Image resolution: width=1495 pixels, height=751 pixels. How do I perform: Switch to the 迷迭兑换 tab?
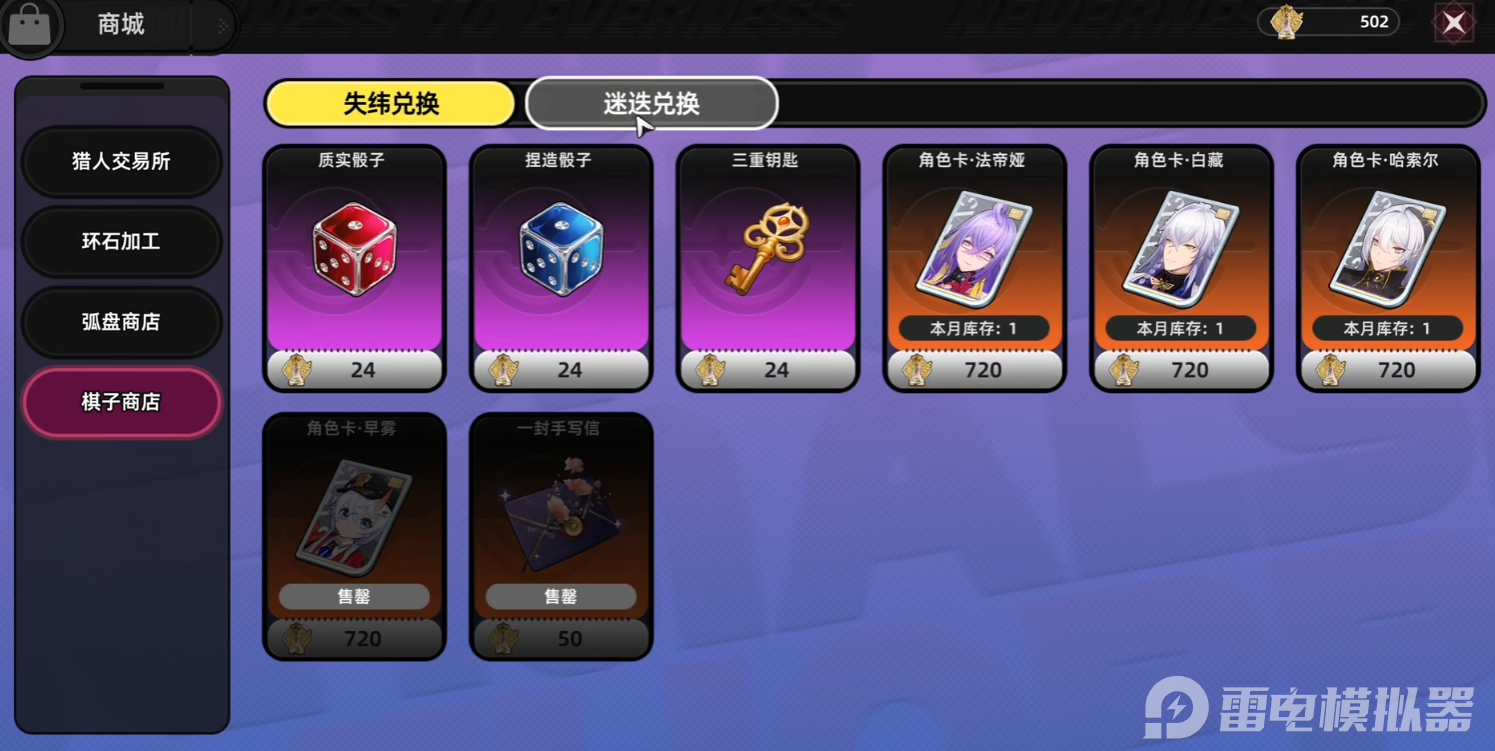pyautogui.click(x=651, y=103)
